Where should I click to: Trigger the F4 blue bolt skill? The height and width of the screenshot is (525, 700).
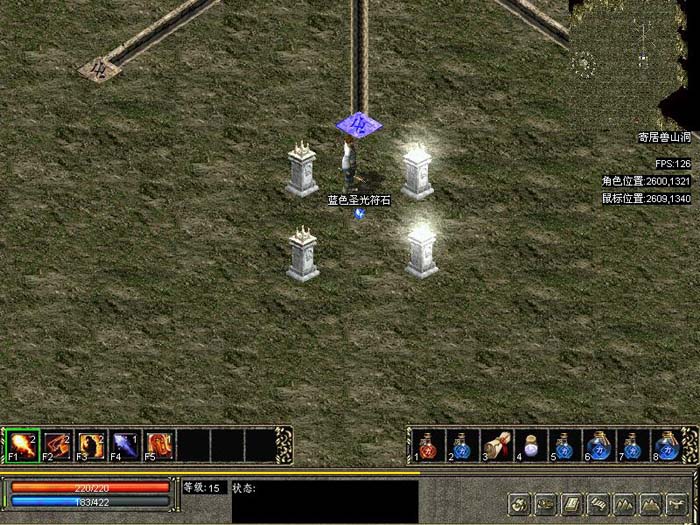(x=125, y=443)
